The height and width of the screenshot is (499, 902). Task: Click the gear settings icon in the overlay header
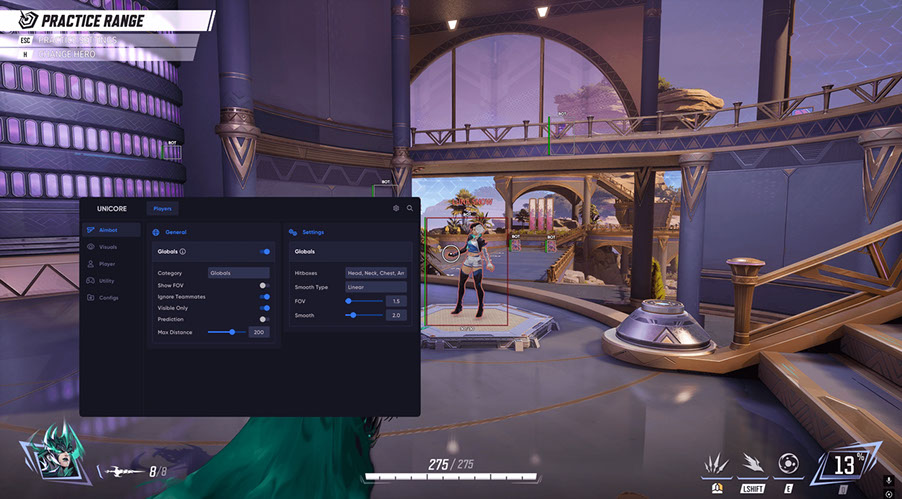coord(396,209)
